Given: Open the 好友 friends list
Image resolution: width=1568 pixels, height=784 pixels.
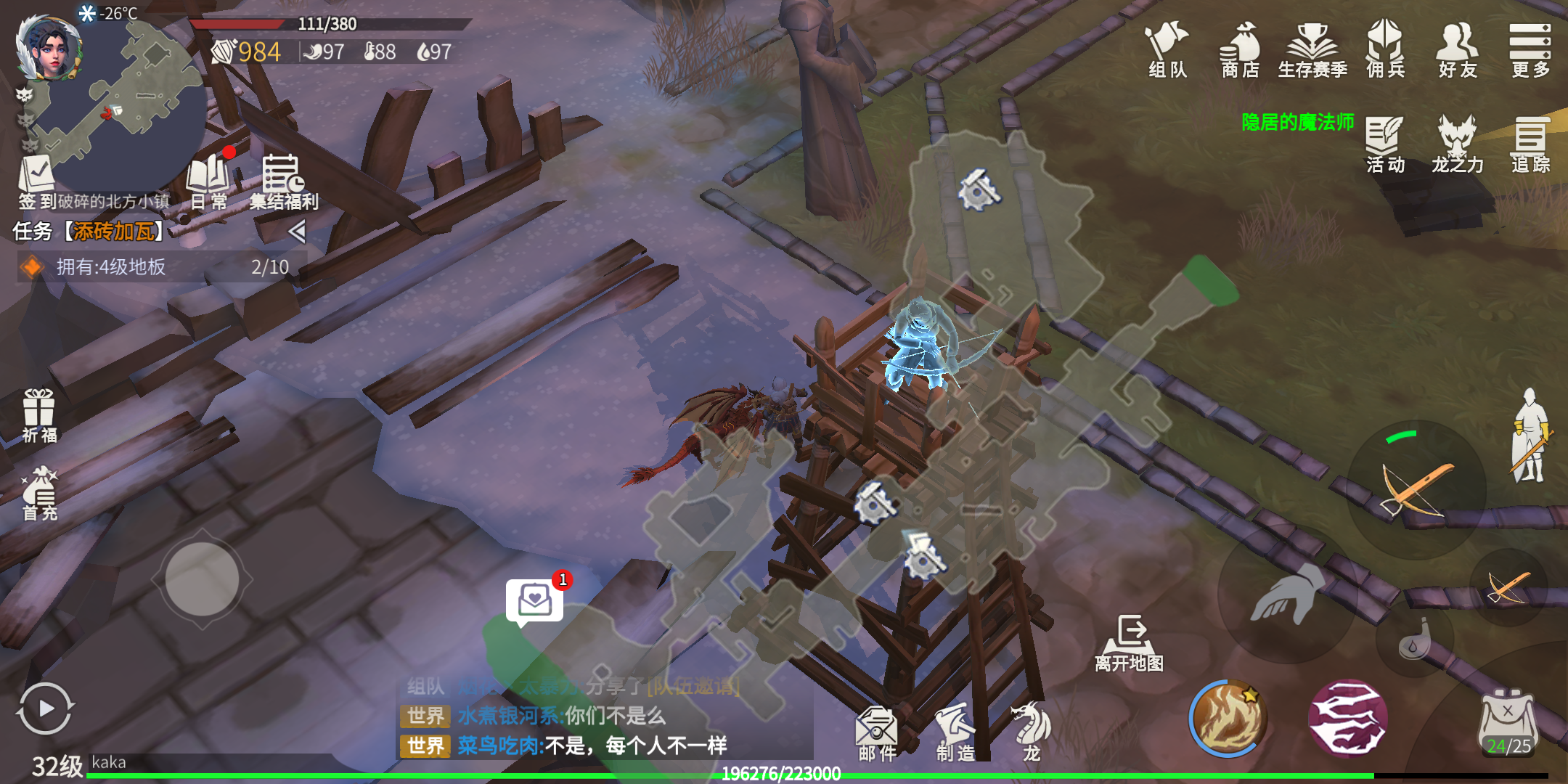Looking at the screenshot, I should [1458, 49].
